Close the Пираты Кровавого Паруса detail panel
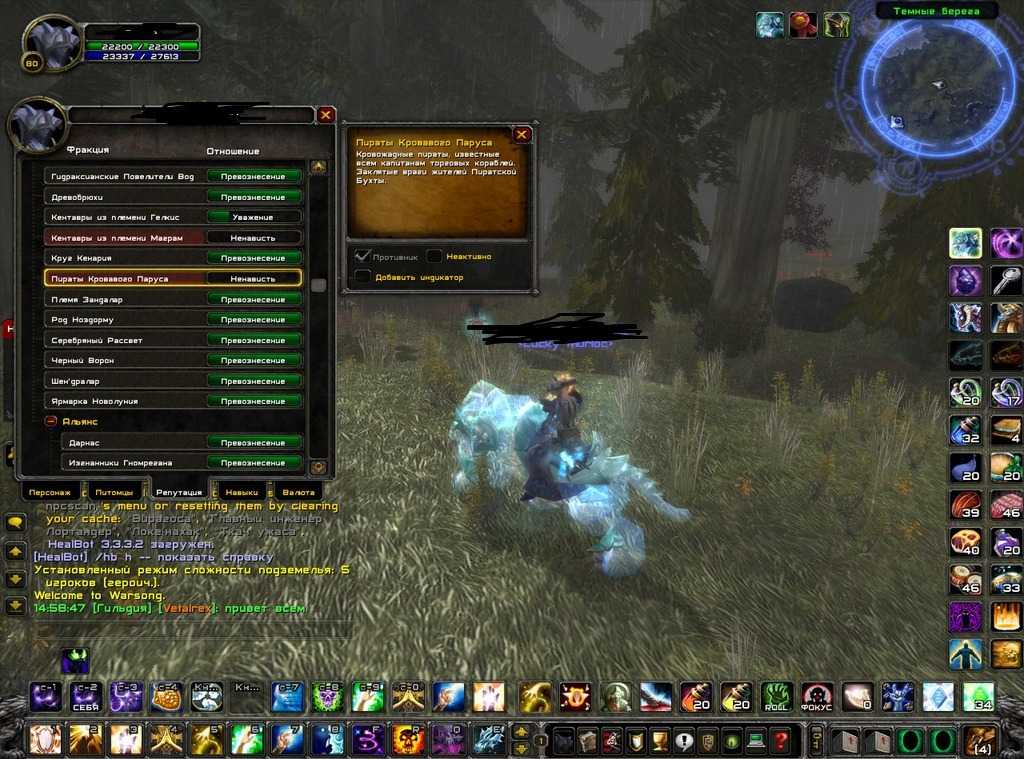1024x759 pixels. tap(521, 135)
